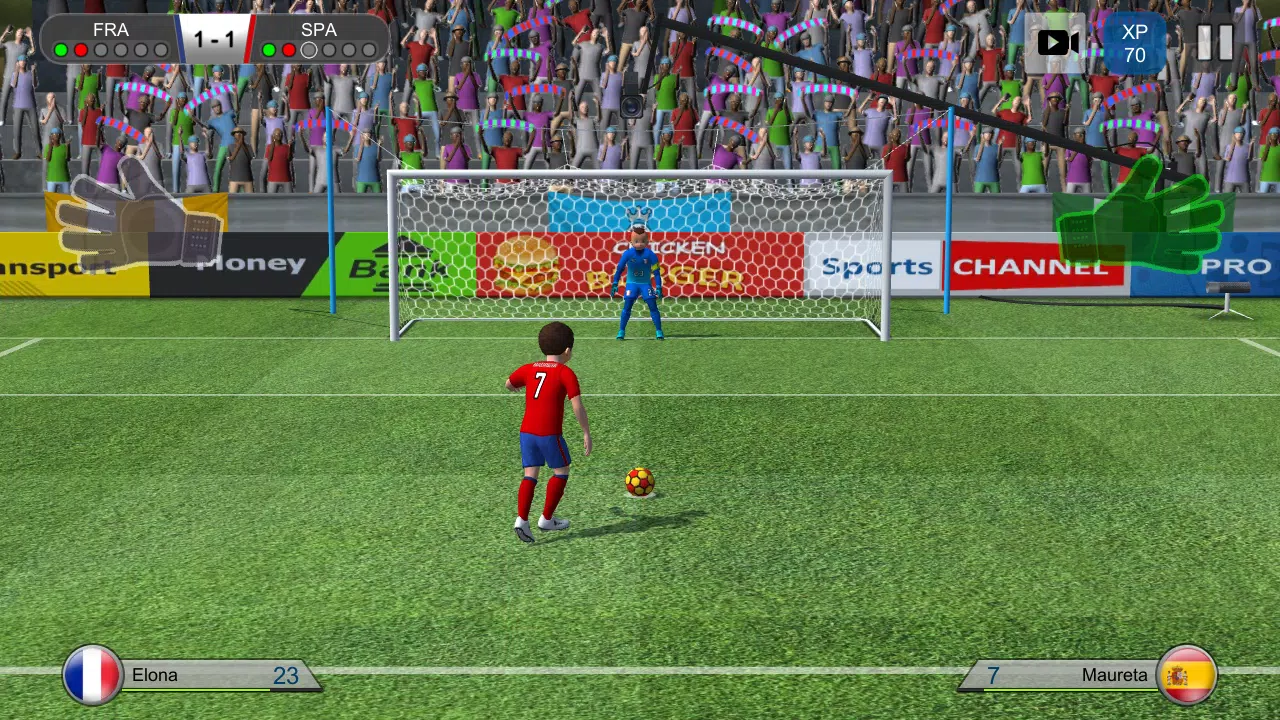Click the CHANNEL sponsor board
The height and width of the screenshot is (720, 1280).
tap(1035, 266)
